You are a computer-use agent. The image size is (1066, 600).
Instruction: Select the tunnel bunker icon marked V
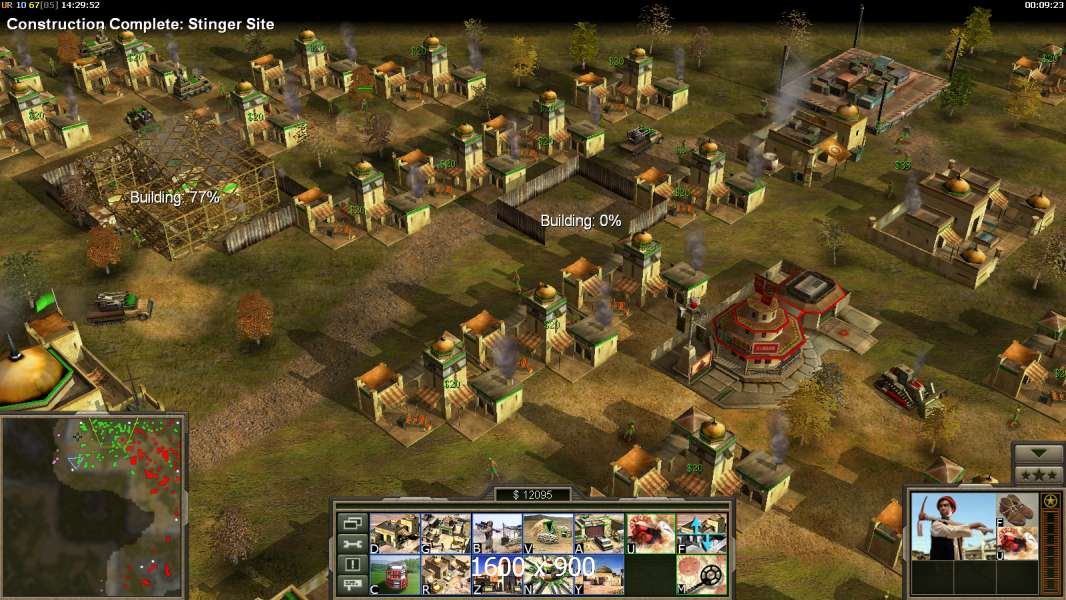pyautogui.click(x=548, y=534)
